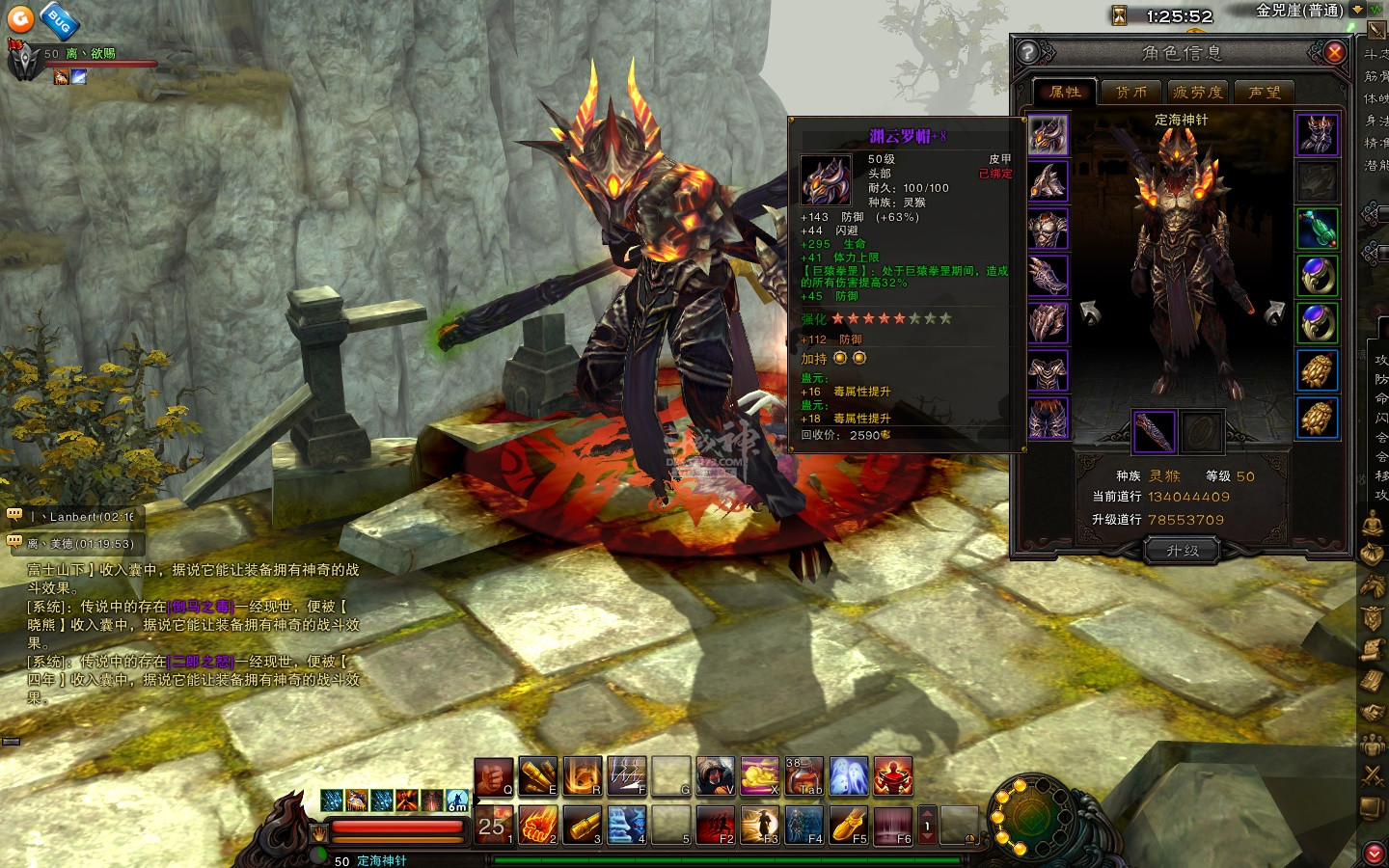Image resolution: width=1389 pixels, height=868 pixels.
Task: Open the BUG report icon
Action: coord(59,19)
